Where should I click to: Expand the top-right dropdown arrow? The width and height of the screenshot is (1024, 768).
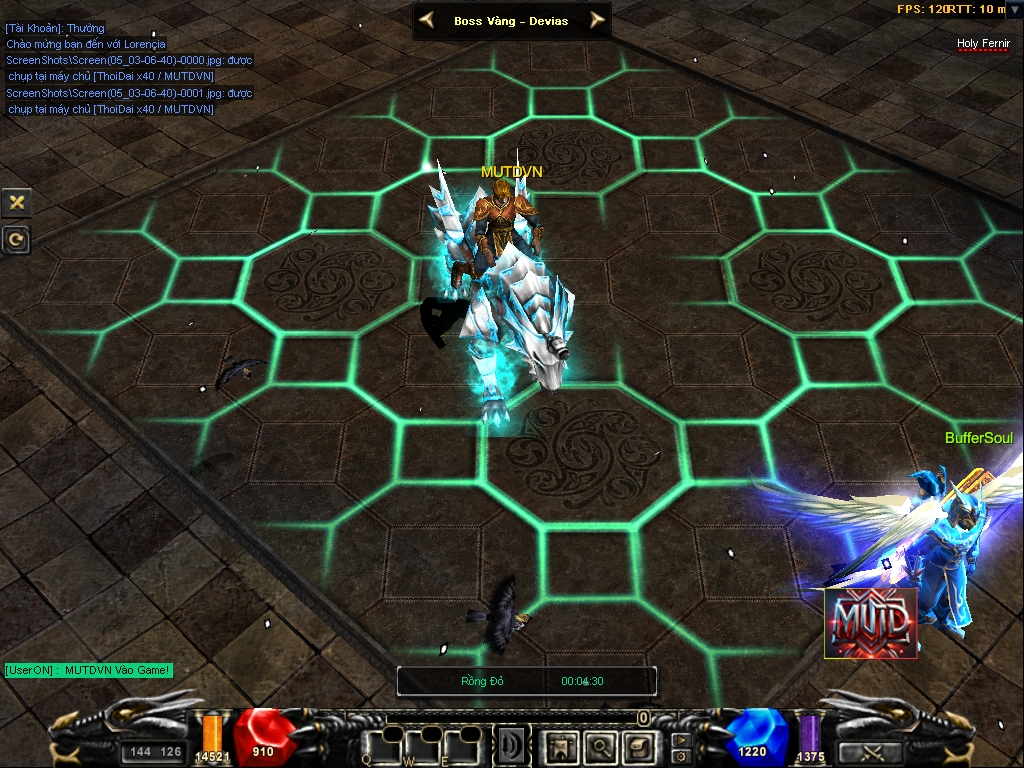point(1015,10)
